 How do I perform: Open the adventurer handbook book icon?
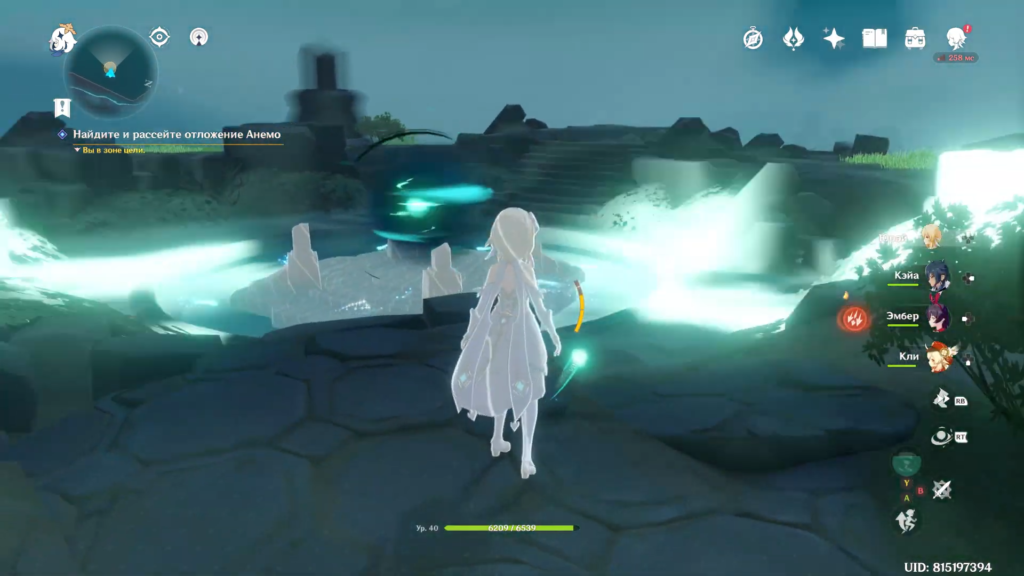pos(875,38)
